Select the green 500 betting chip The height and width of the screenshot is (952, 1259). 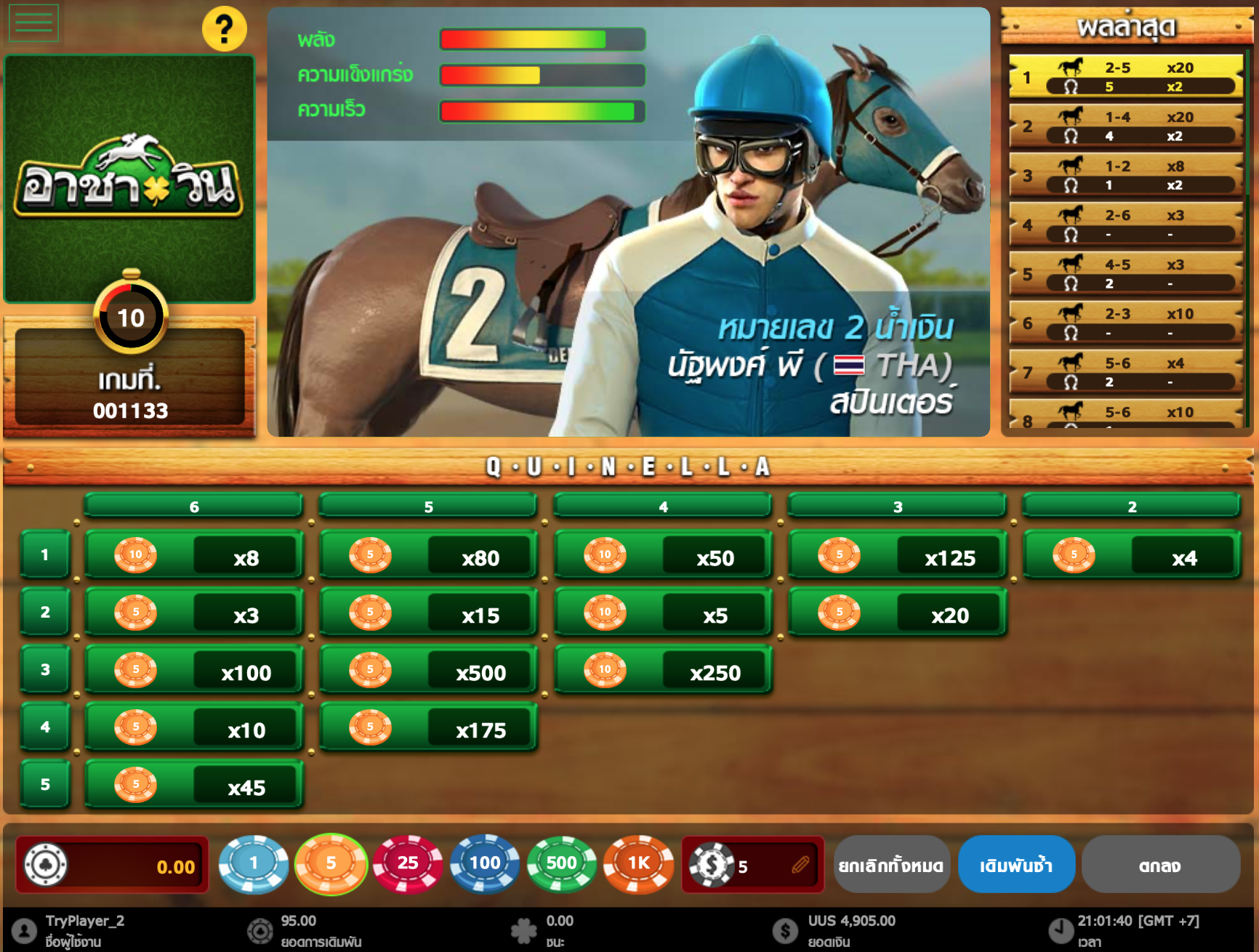[x=560, y=864]
